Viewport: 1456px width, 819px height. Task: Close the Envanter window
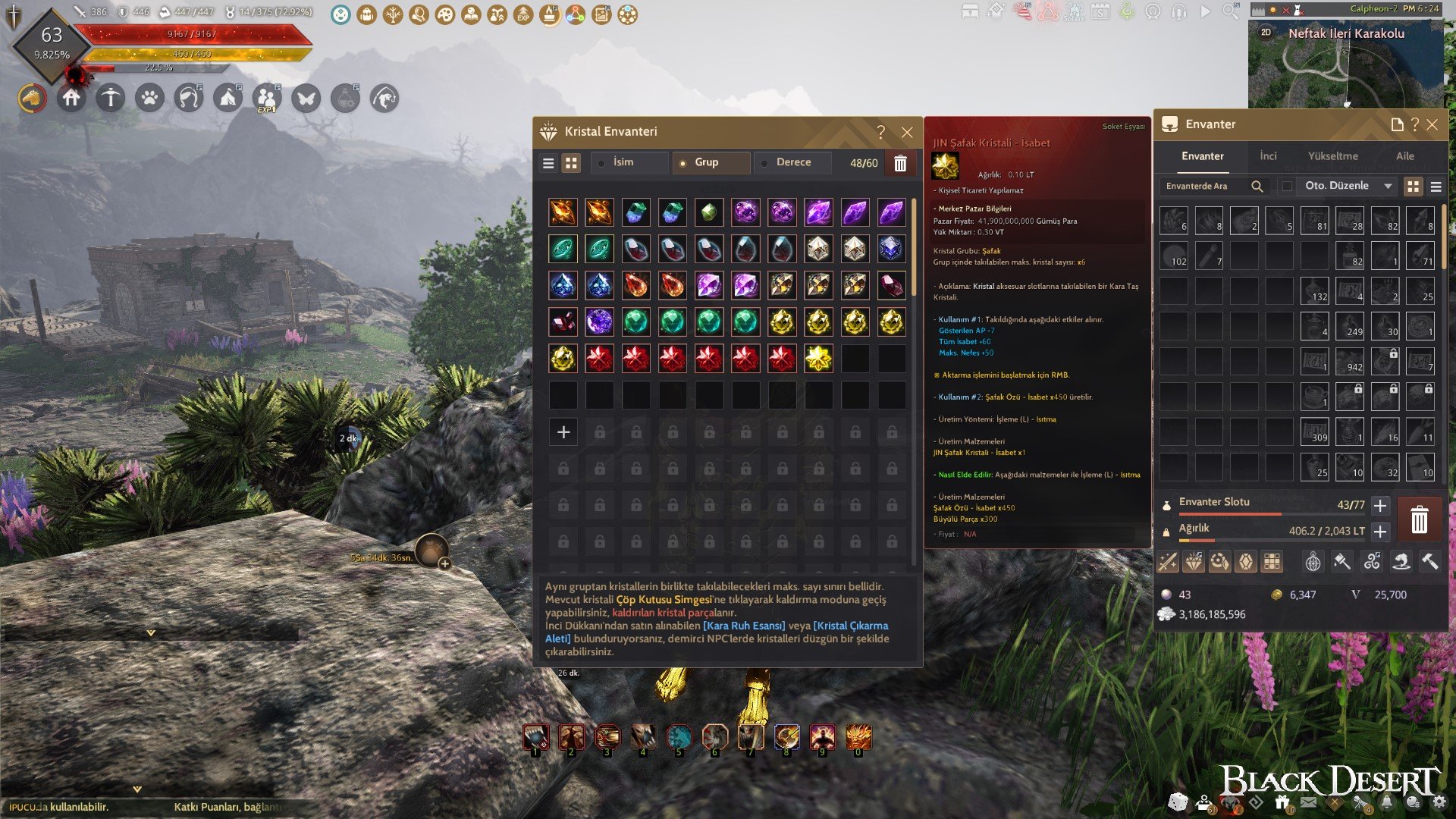point(1432,125)
